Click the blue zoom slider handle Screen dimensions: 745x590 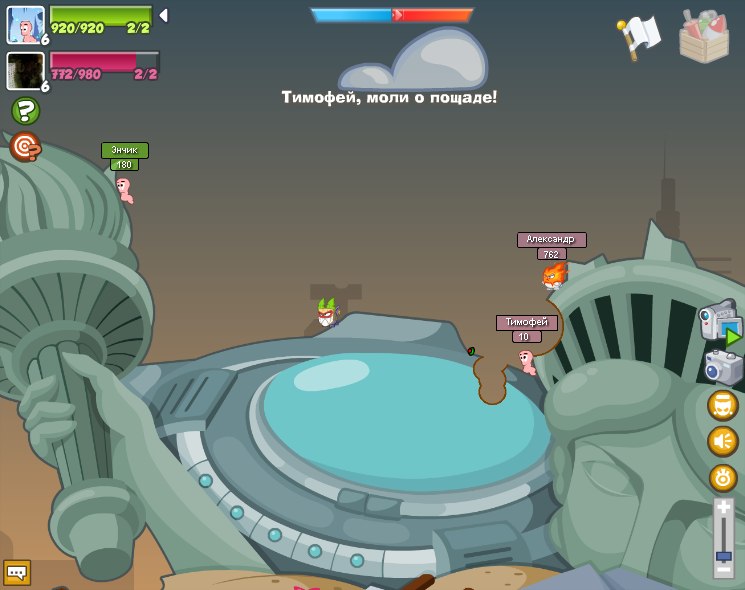[x=723, y=555]
